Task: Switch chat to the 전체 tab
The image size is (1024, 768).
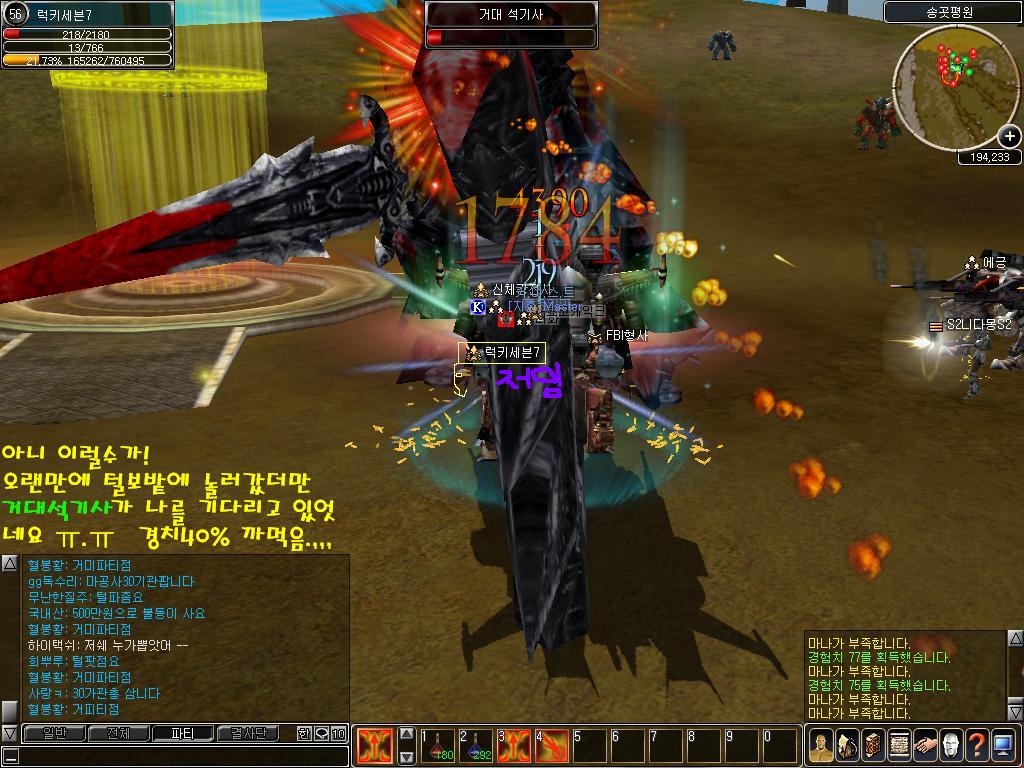Action: [118, 734]
